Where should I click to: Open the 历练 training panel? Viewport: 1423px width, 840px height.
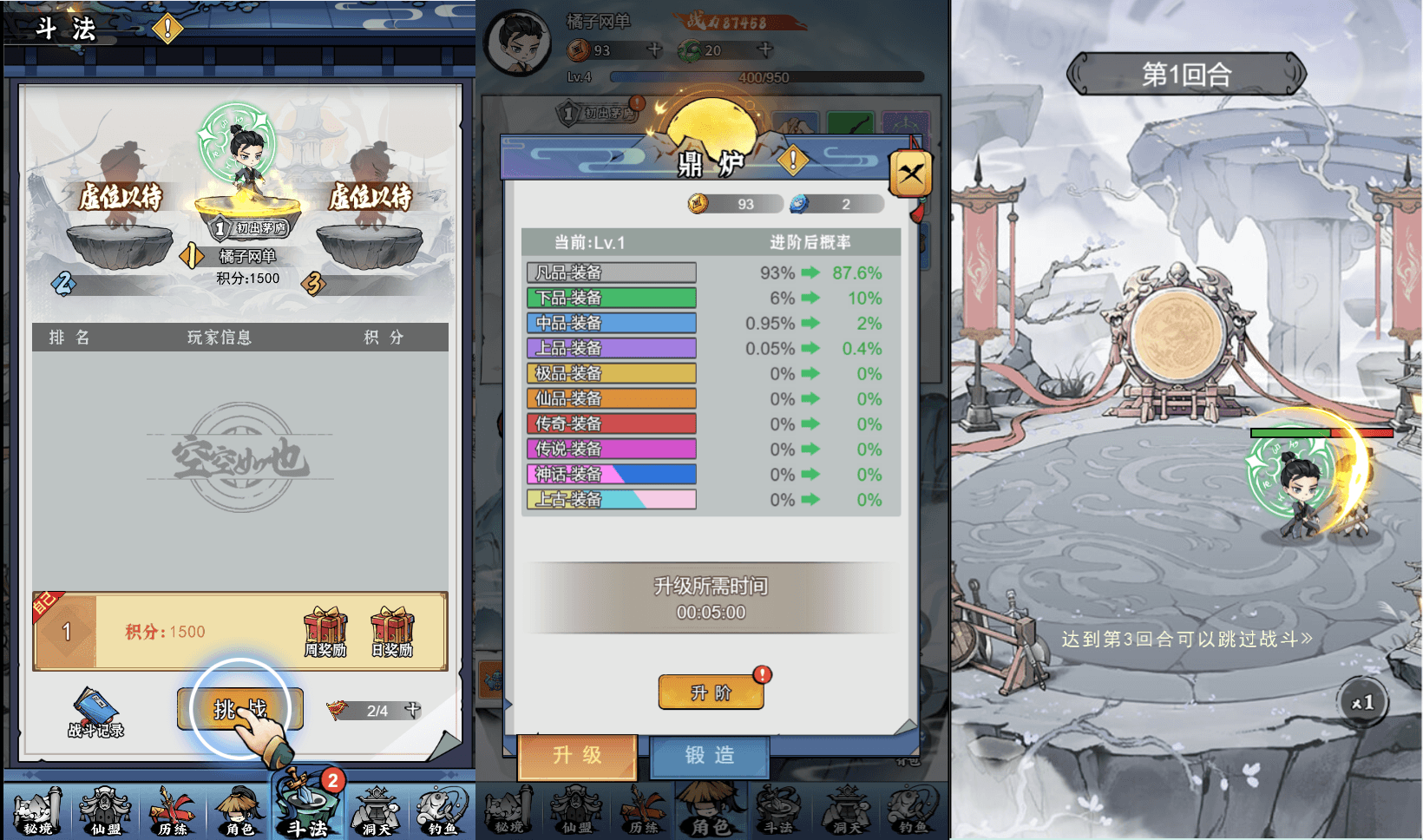(172, 810)
